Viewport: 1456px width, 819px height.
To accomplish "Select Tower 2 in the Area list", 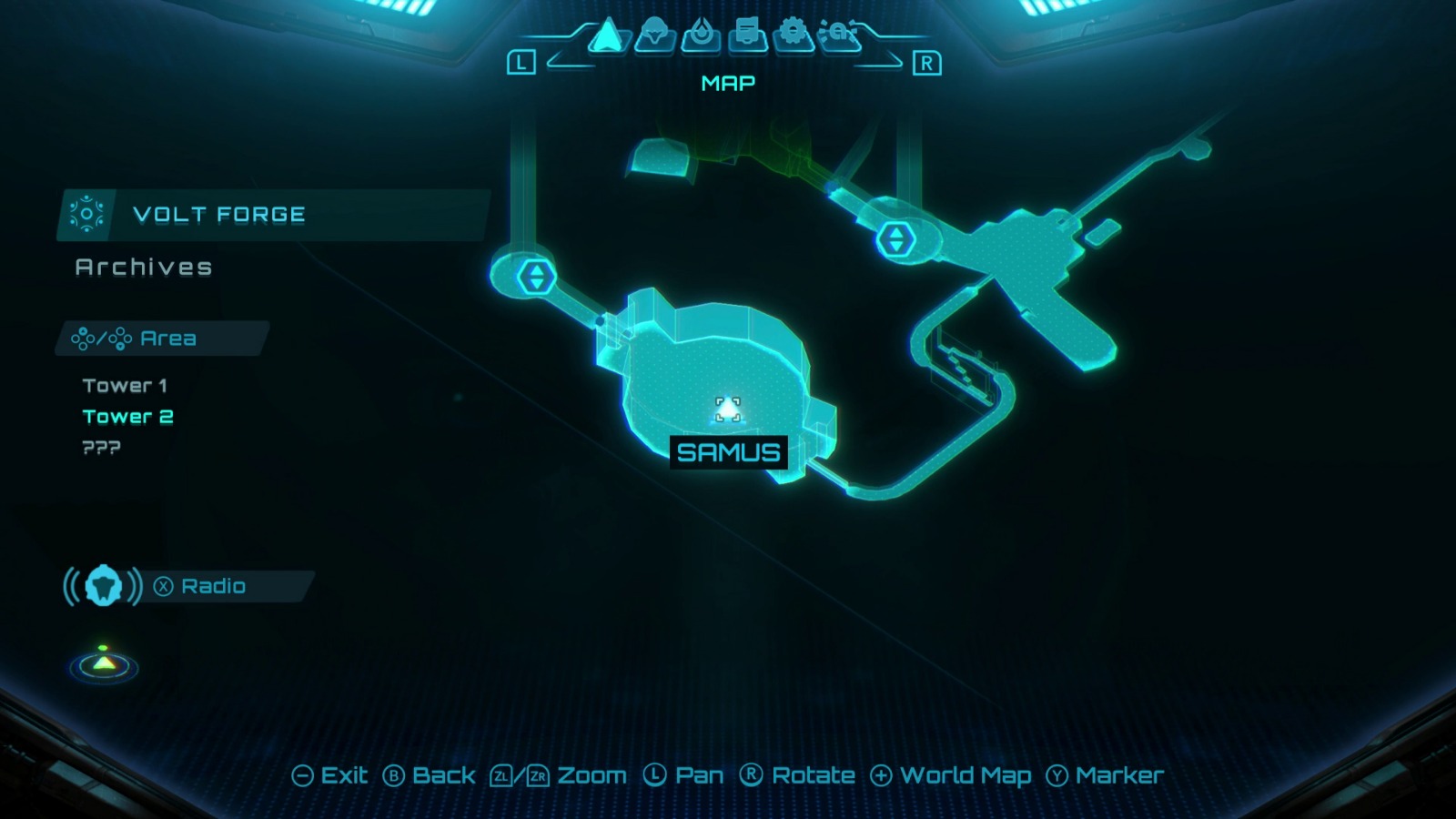I will pos(126,416).
